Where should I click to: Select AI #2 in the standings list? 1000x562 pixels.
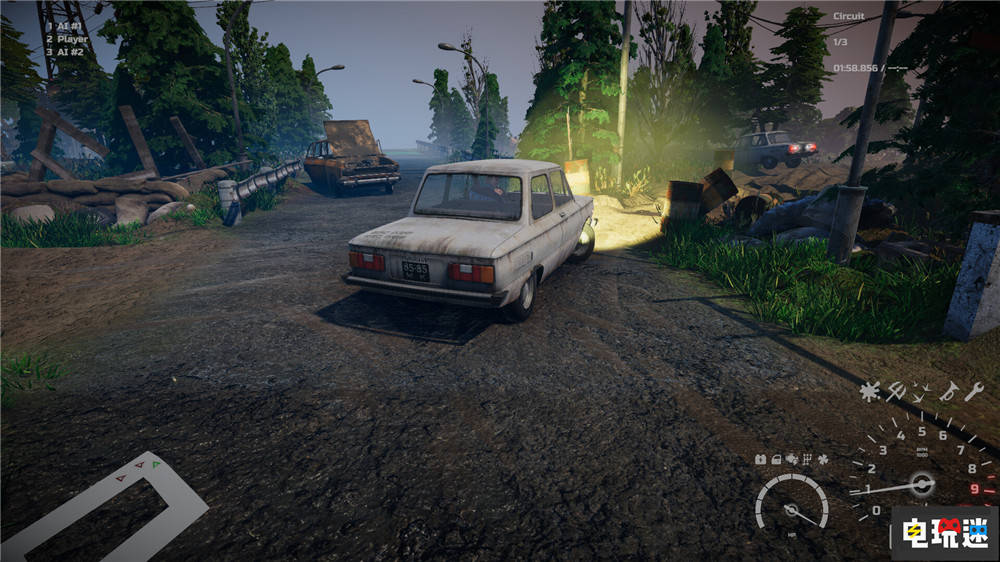68,53
